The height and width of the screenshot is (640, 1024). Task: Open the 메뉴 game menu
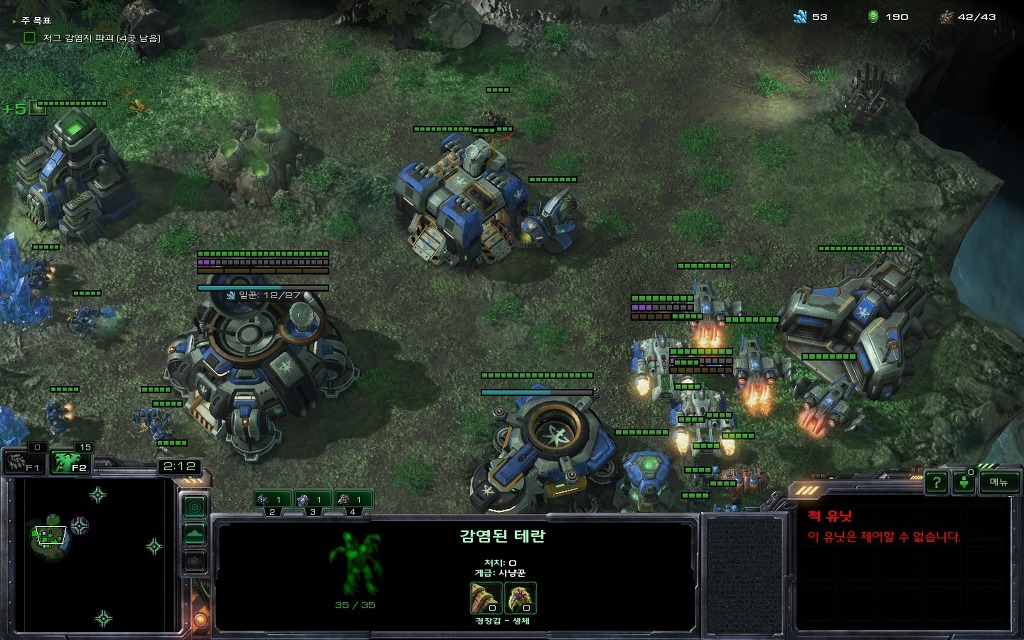pyautogui.click(x=998, y=482)
